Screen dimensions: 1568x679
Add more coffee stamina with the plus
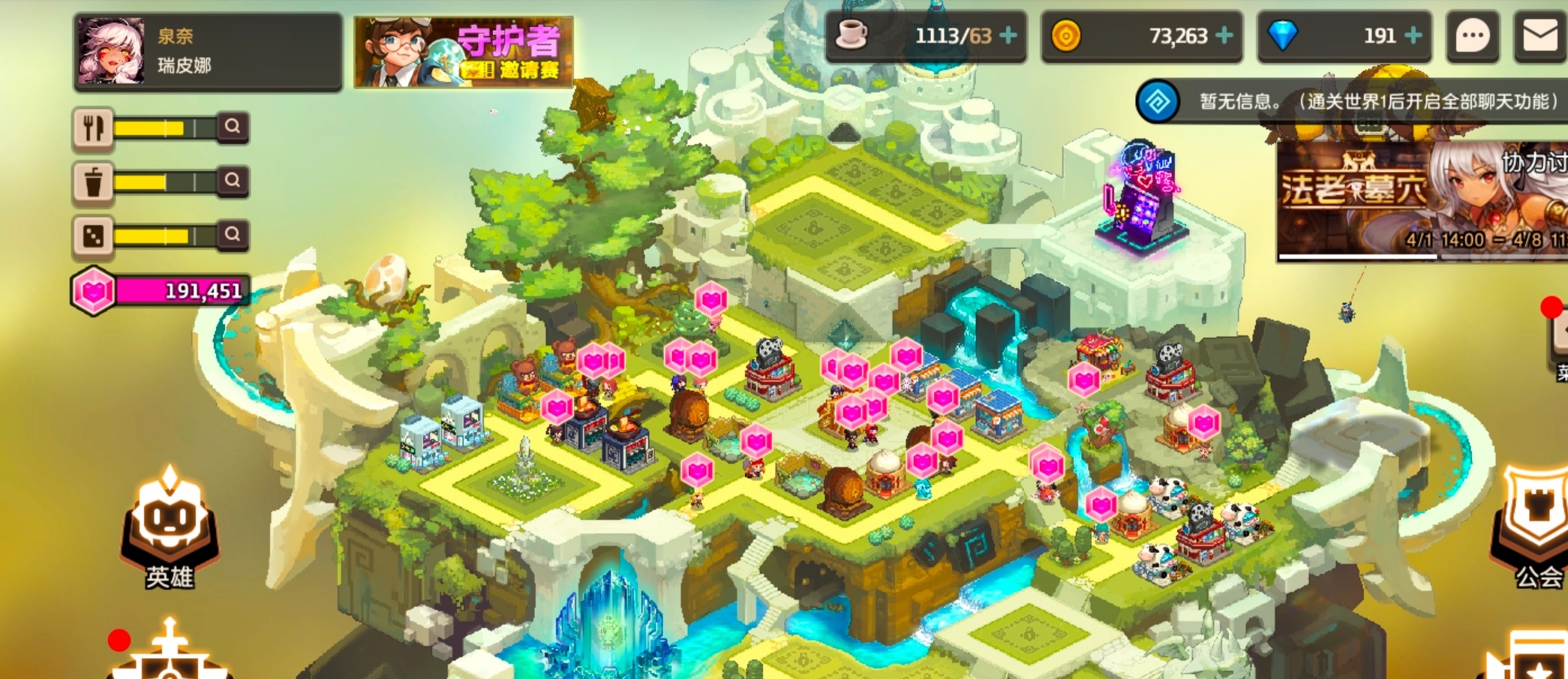click(1009, 35)
